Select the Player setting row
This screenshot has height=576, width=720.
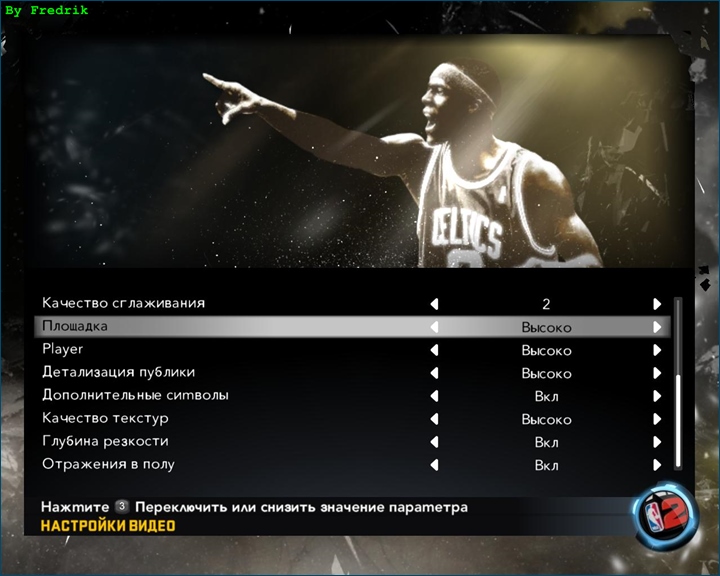(x=62, y=350)
